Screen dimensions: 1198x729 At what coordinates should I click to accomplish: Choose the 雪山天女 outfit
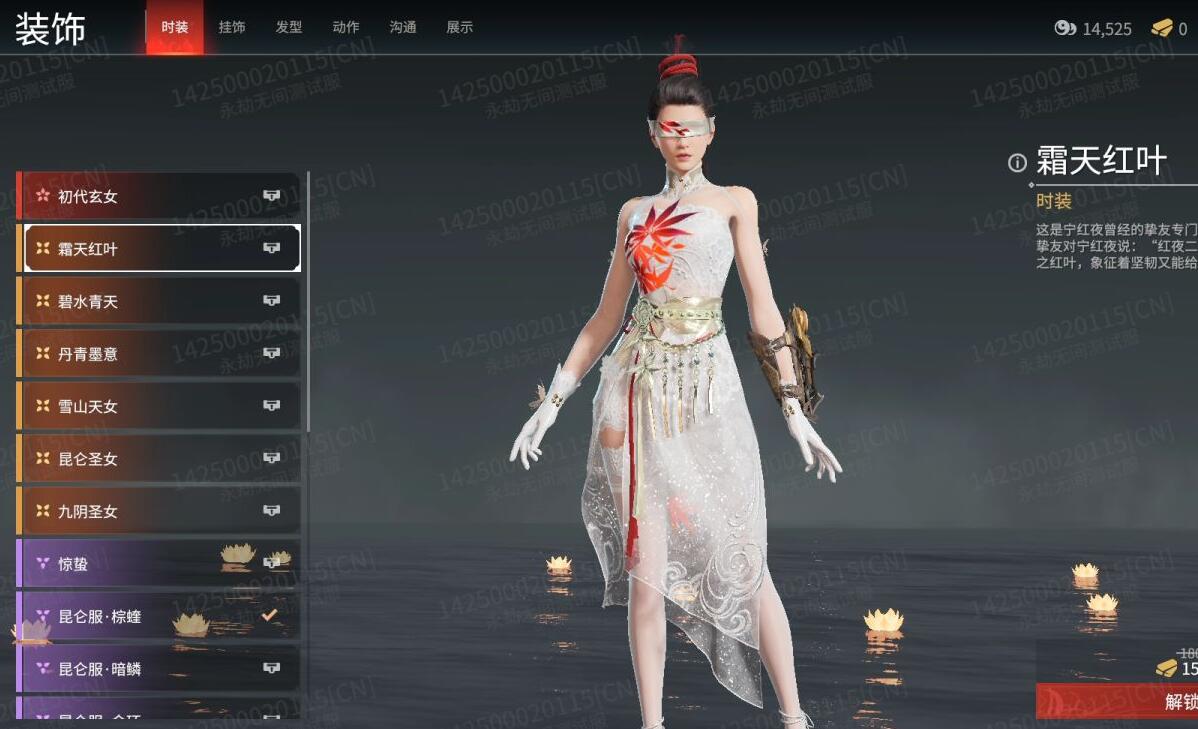coord(160,406)
